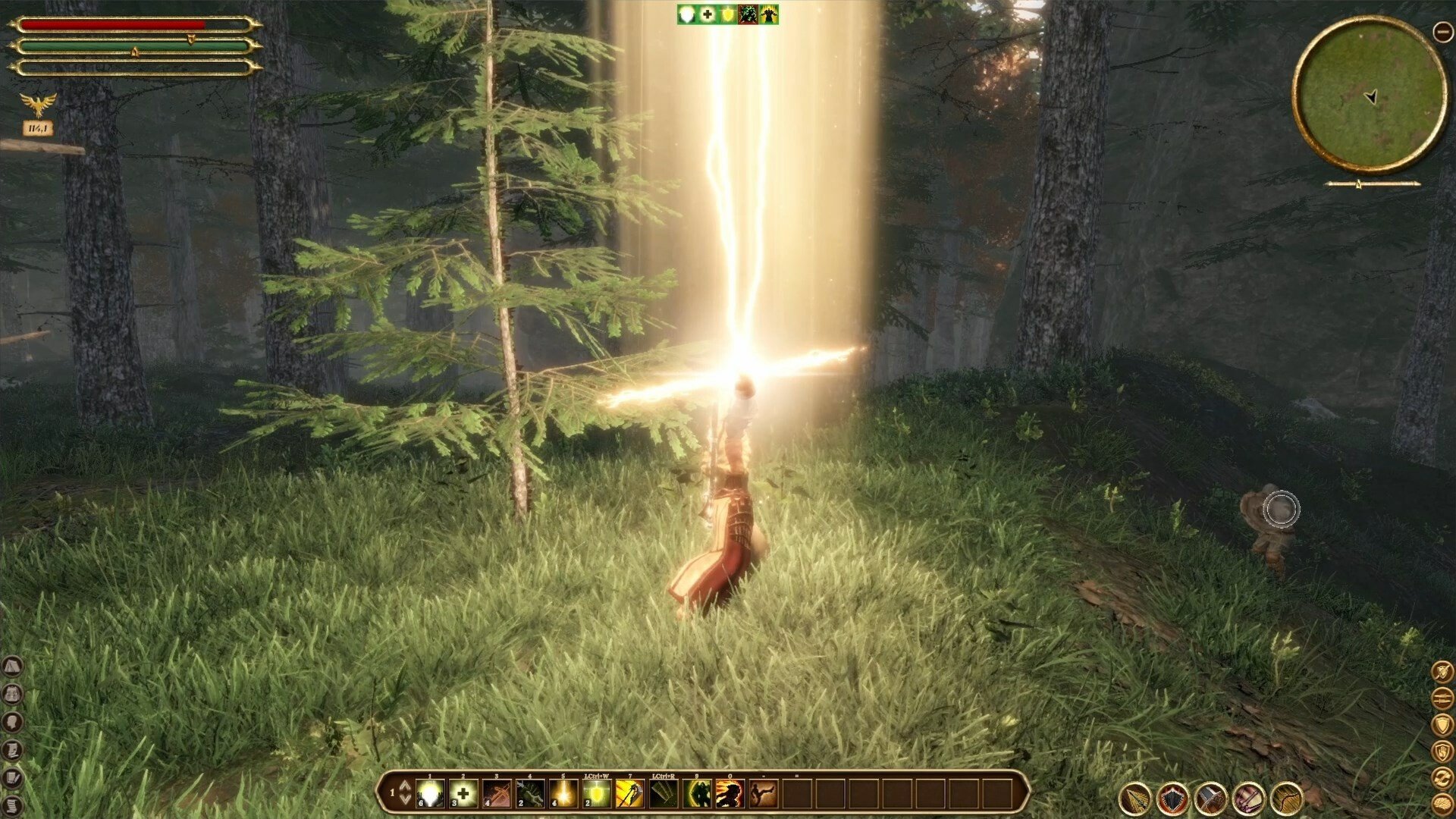Screen dimensions: 1456x819
Task: Select the golden eagle emblem
Action: (x=38, y=105)
